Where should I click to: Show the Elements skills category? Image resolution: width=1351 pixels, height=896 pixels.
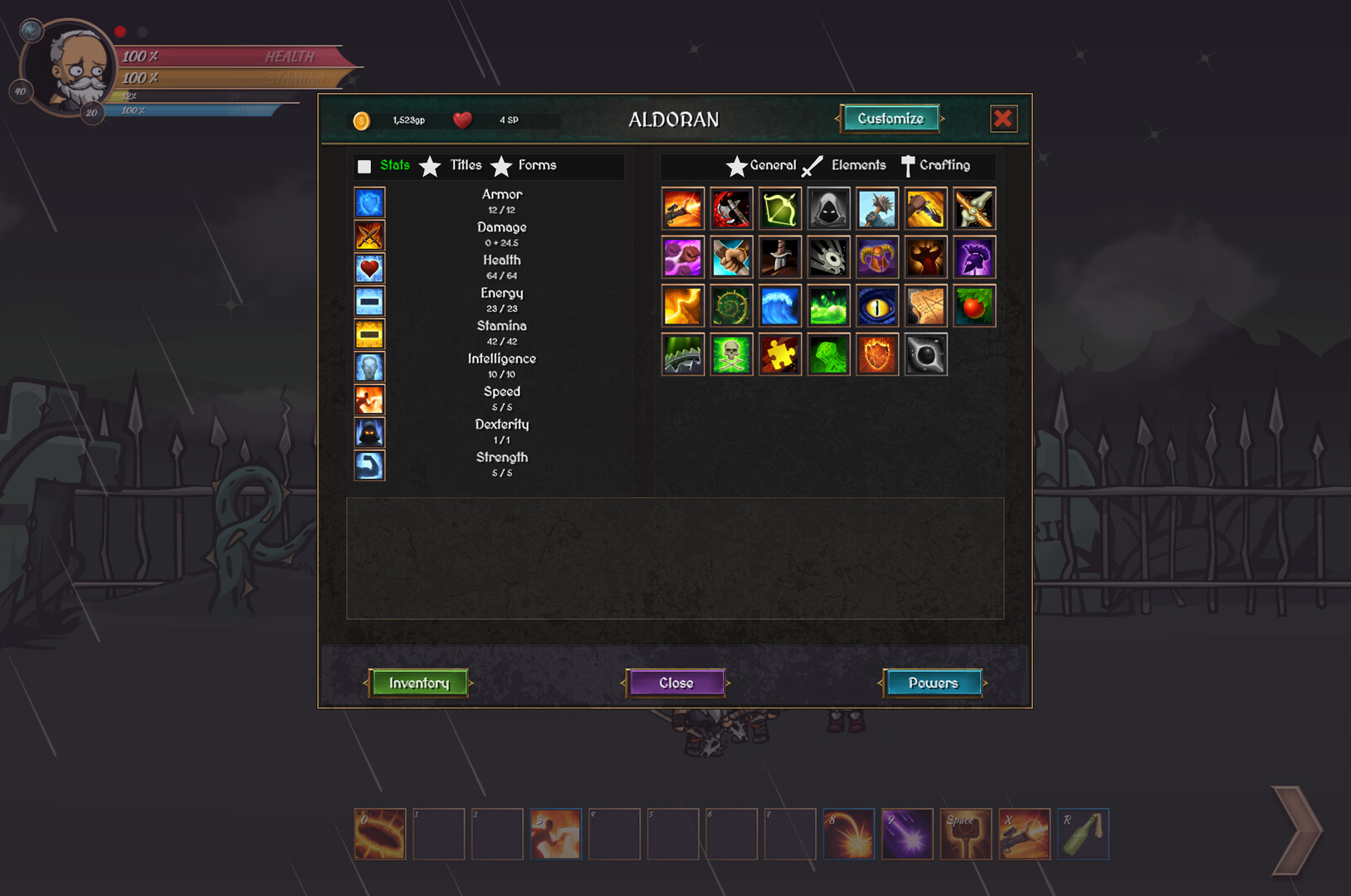[x=858, y=165]
